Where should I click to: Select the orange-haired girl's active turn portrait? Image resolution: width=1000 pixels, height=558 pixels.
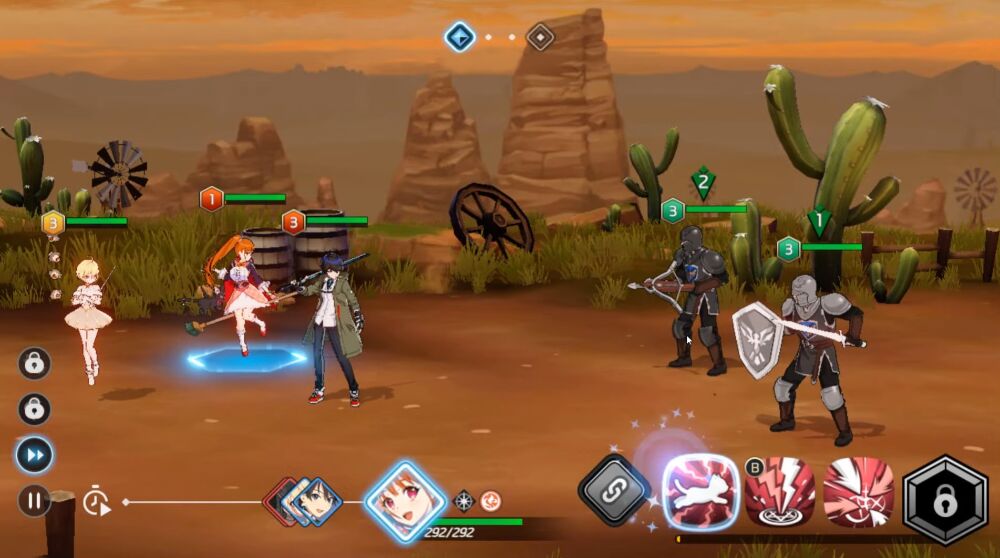tap(405, 500)
